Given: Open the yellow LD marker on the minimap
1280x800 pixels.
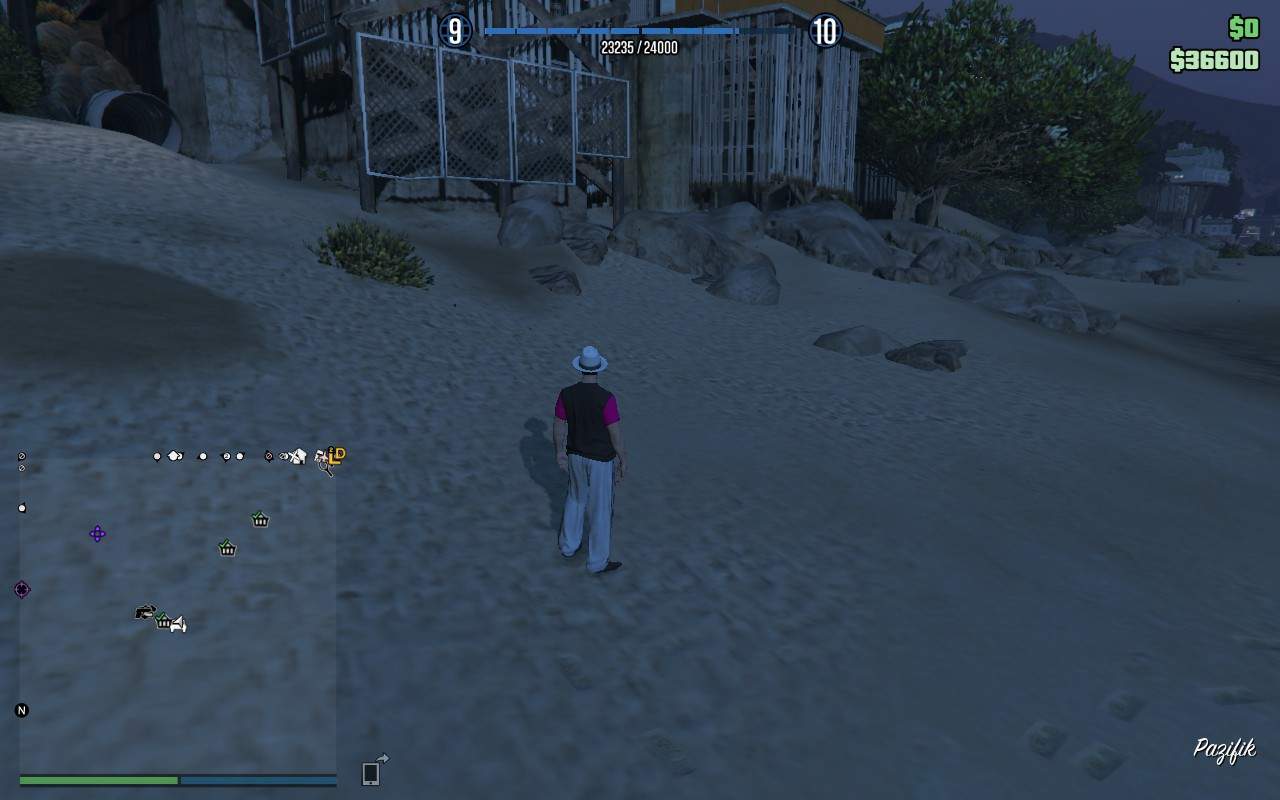Looking at the screenshot, I should (x=338, y=454).
